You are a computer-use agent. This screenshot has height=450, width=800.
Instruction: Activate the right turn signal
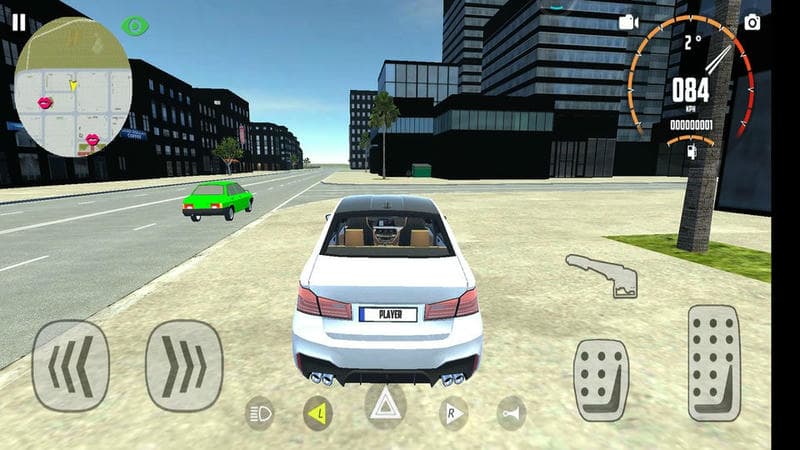[453, 412]
